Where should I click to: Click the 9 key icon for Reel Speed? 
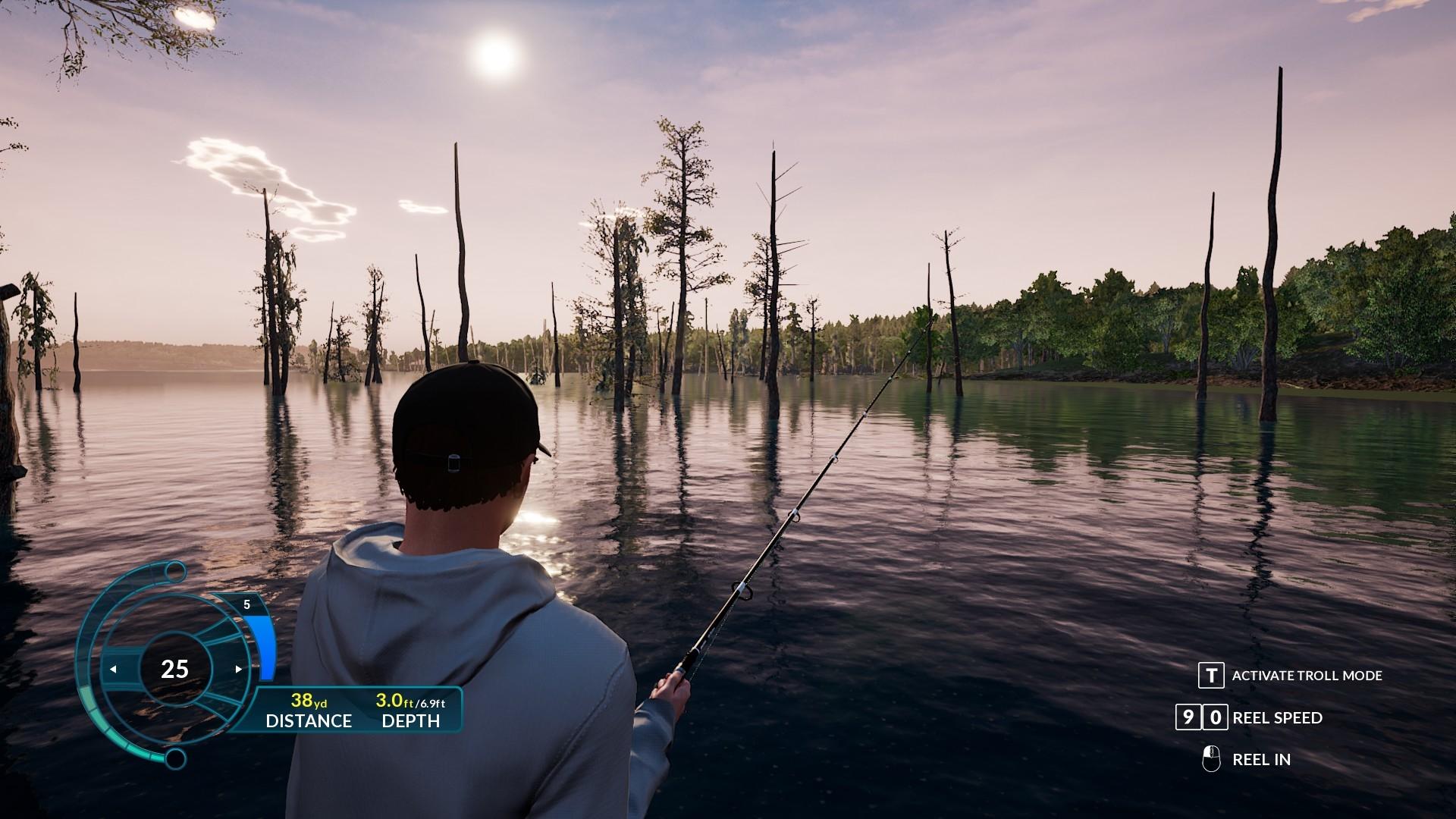pyautogui.click(x=1188, y=717)
